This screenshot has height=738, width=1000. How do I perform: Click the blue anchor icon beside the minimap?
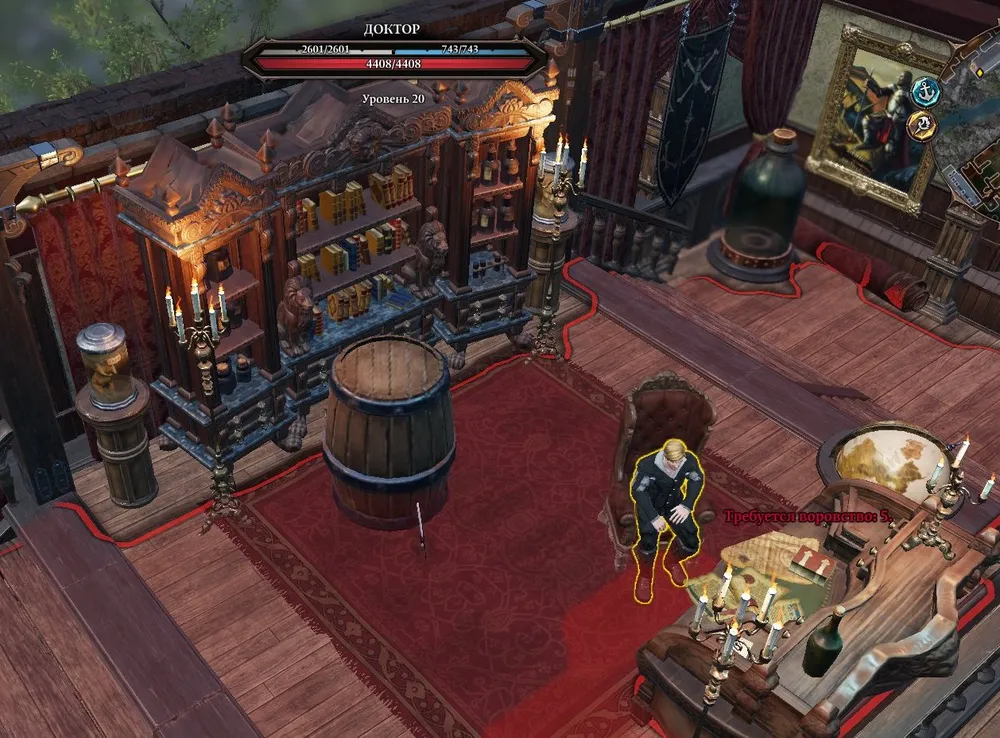928,91
